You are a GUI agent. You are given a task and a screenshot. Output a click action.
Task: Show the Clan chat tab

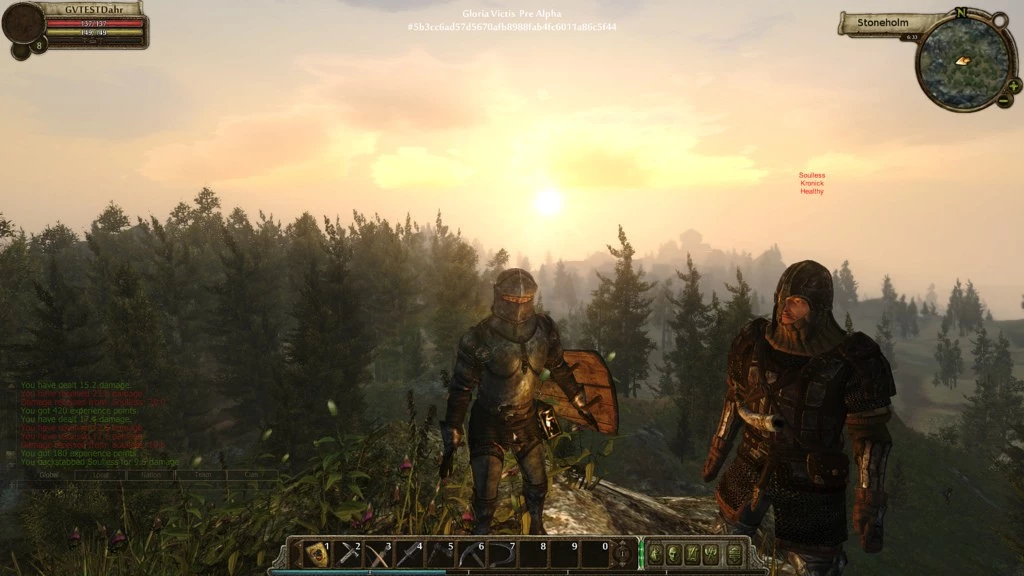[252, 475]
